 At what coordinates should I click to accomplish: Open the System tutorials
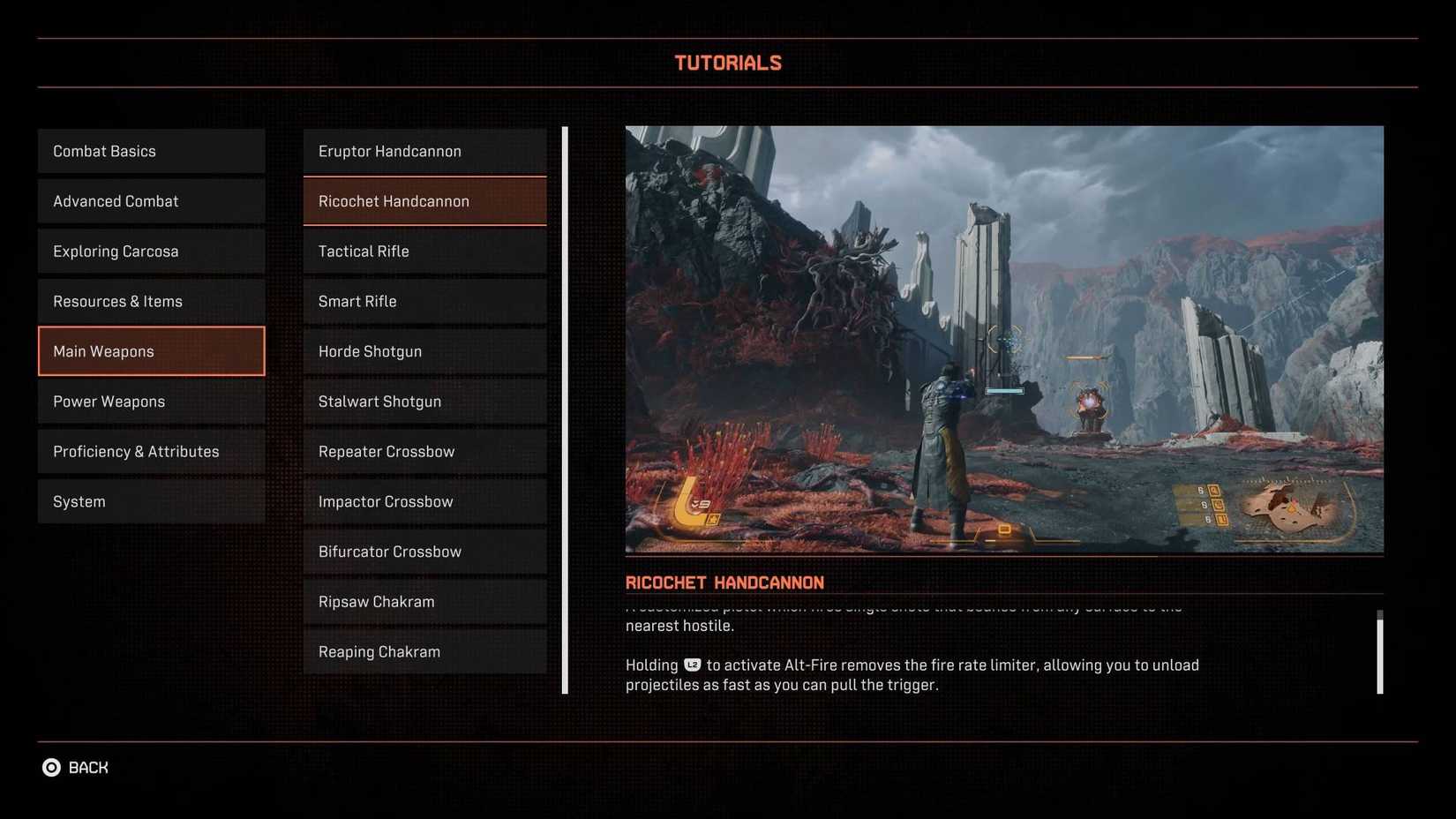point(150,500)
